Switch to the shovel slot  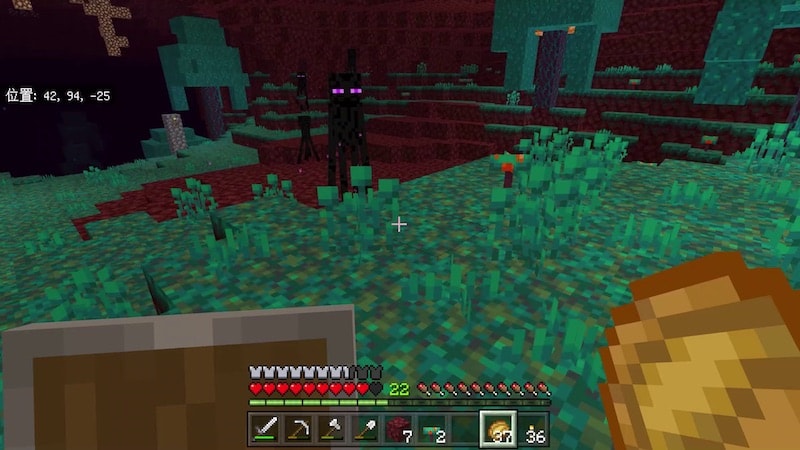click(364, 429)
